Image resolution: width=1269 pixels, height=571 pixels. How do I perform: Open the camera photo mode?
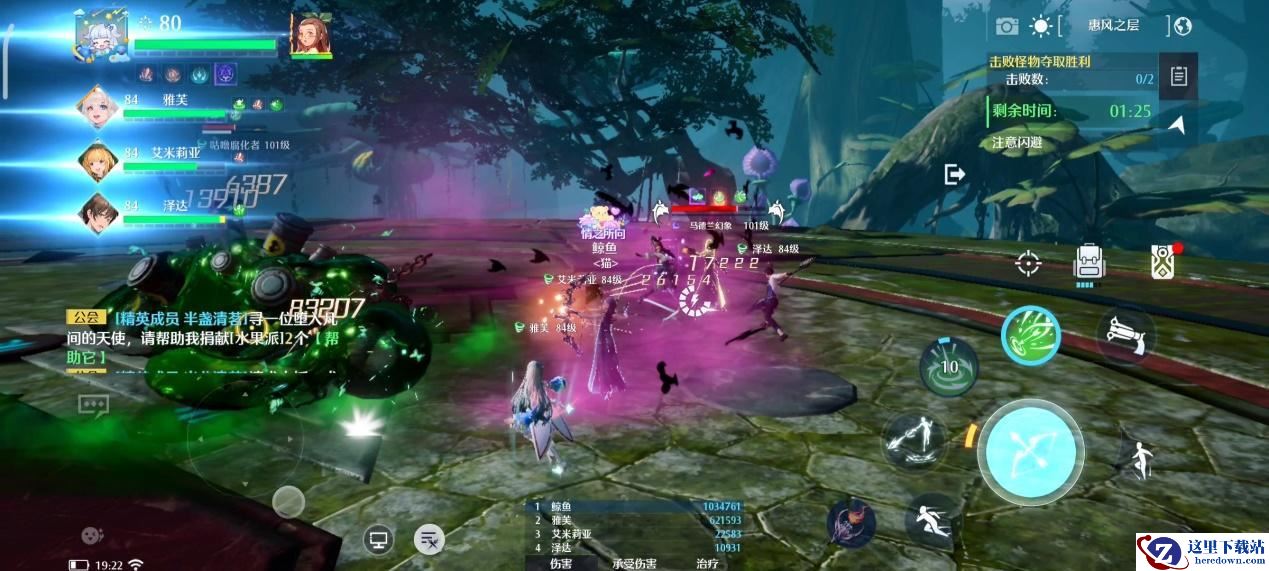point(1006,26)
